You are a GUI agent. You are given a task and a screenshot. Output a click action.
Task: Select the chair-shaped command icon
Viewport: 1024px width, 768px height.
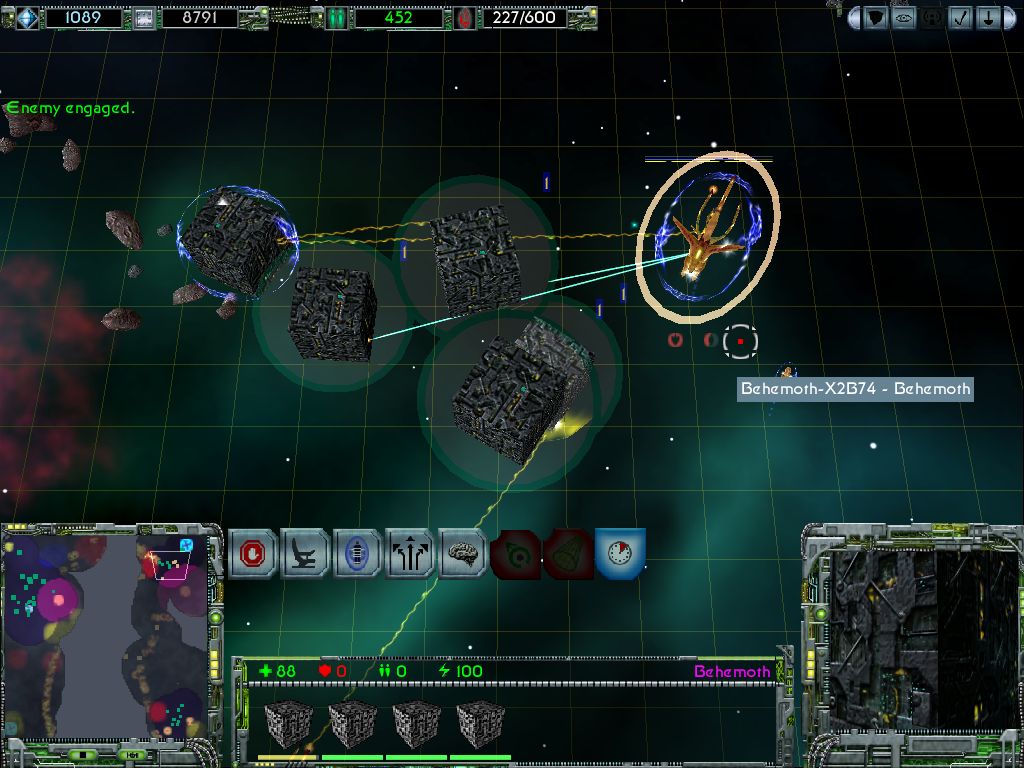[x=305, y=553]
